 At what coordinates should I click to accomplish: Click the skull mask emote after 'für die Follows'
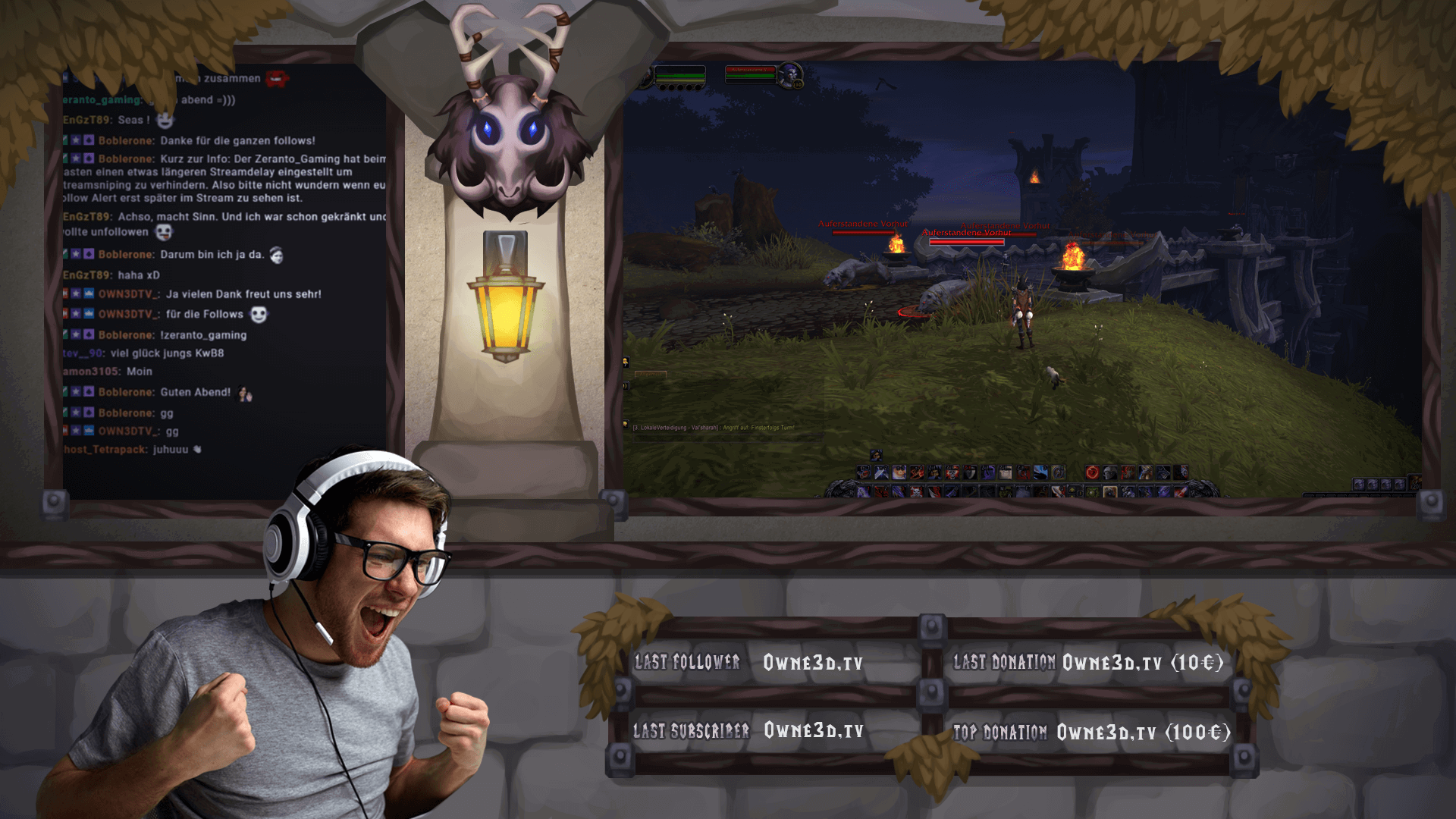coord(259,315)
